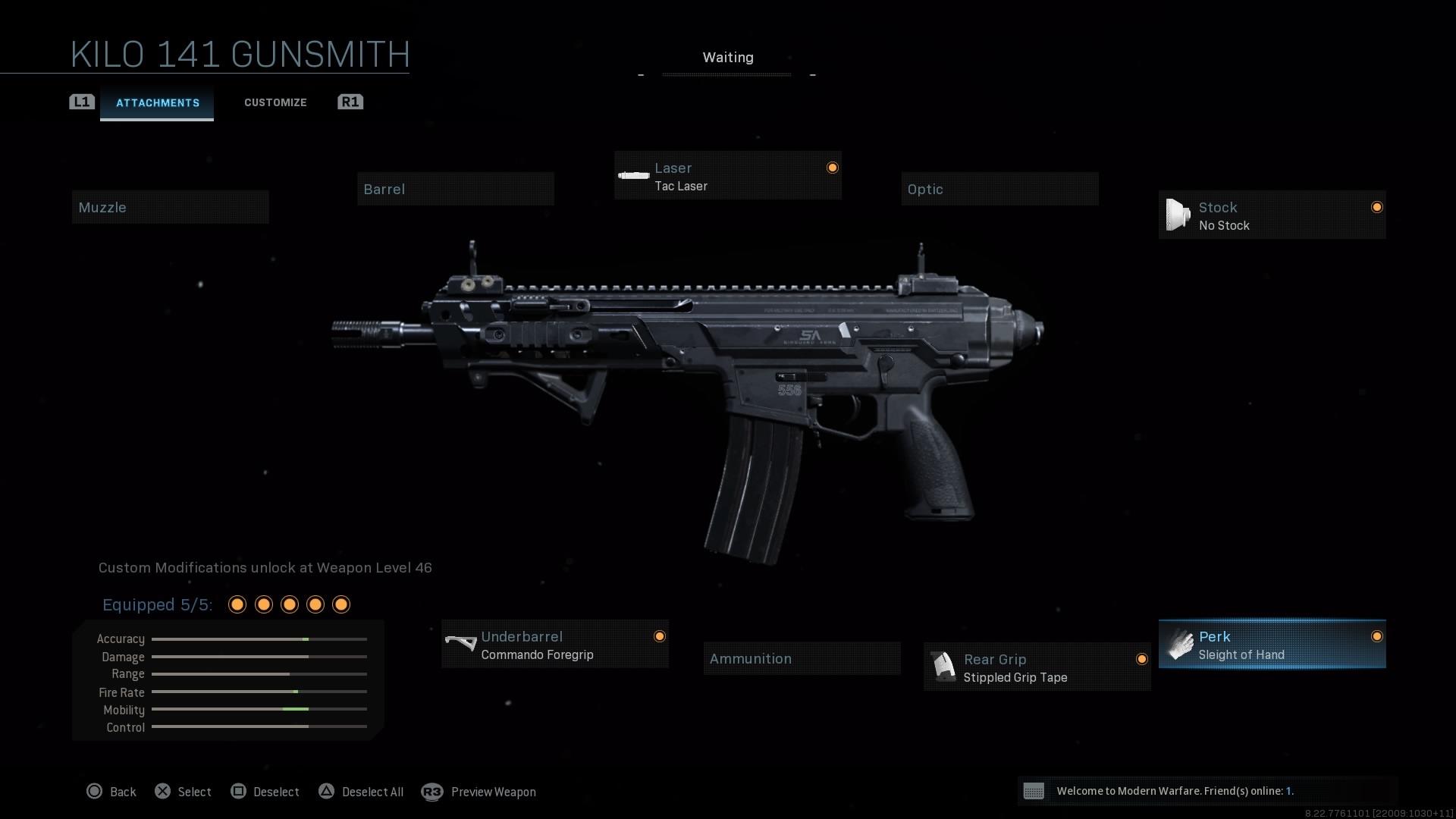Switch to the Customize tab
Screen dimensions: 1456x819
[x=275, y=102]
